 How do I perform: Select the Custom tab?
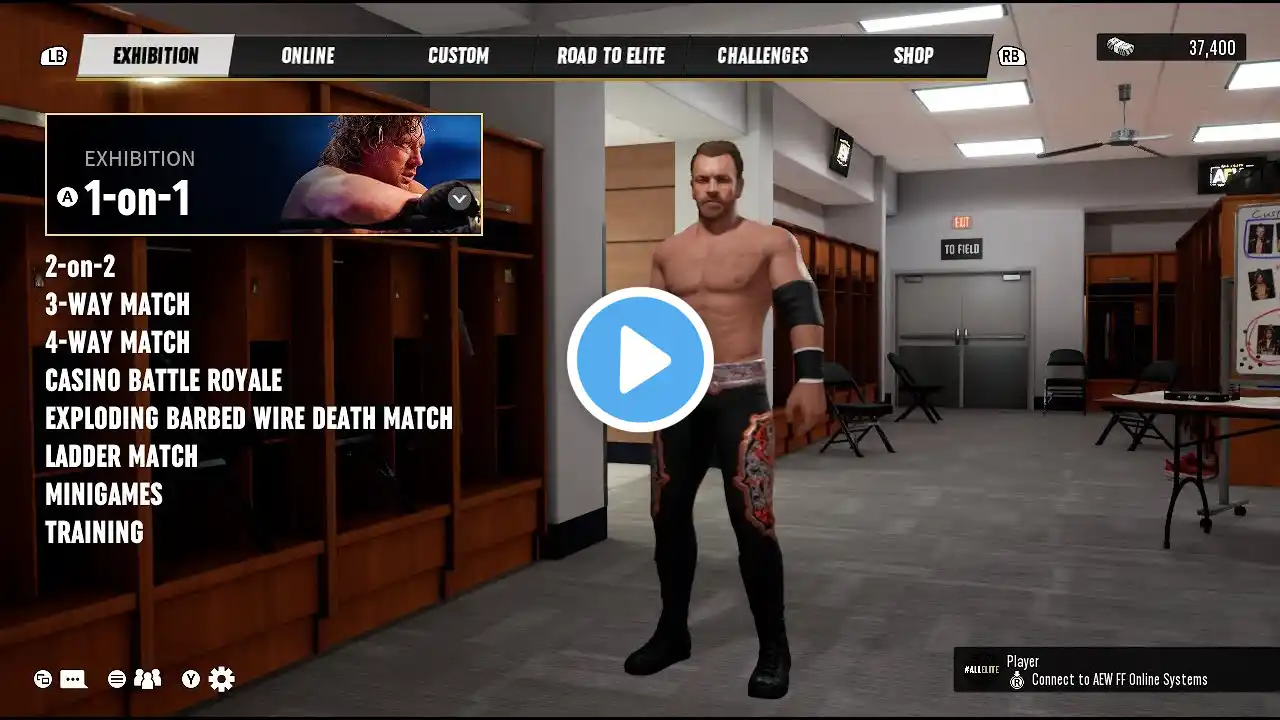(x=458, y=56)
